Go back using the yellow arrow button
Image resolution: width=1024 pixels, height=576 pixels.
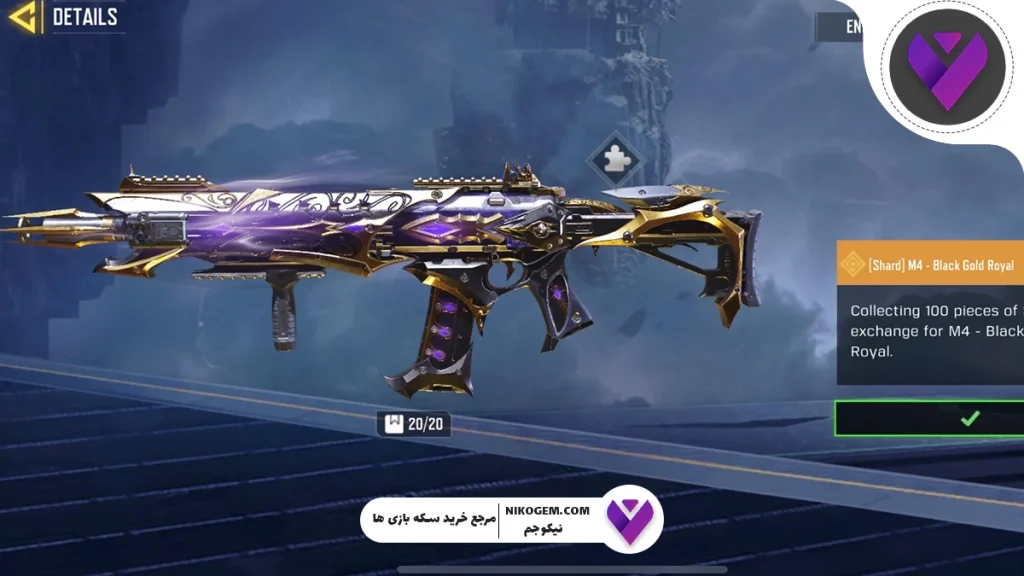21,16
